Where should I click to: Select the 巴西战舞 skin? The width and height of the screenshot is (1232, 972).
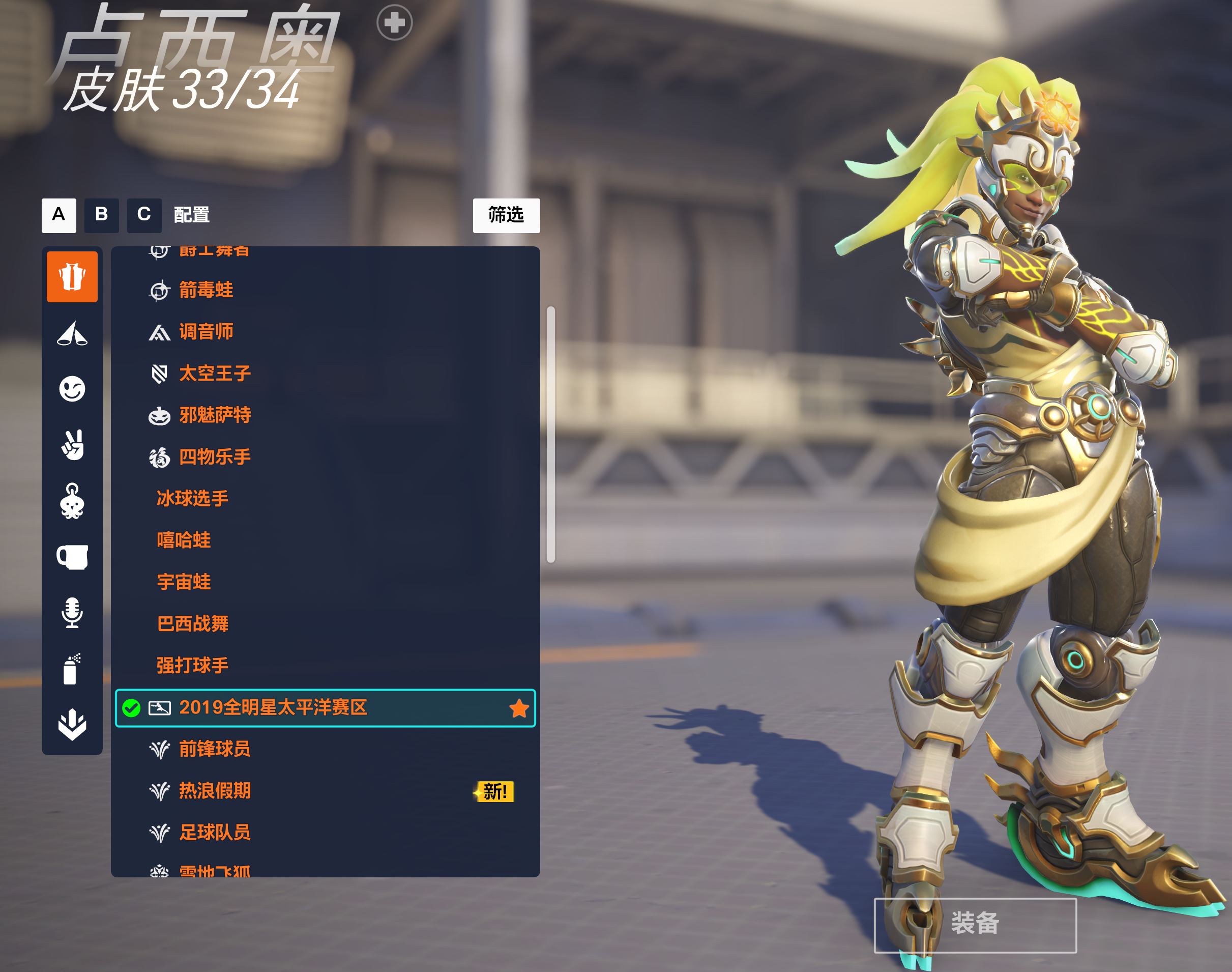192,624
